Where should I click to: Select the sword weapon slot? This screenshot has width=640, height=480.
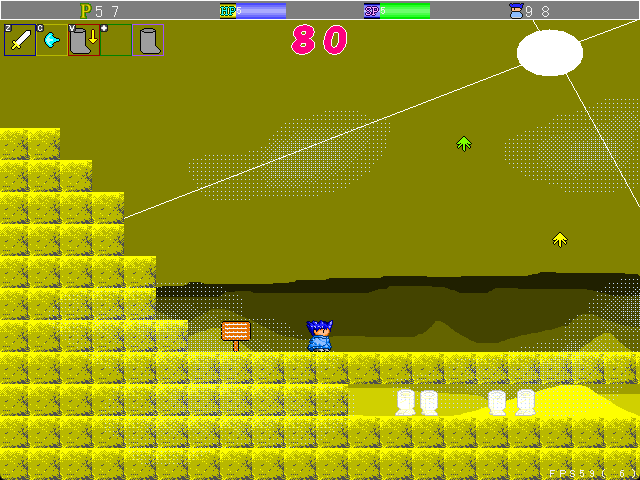[x=20, y=40]
